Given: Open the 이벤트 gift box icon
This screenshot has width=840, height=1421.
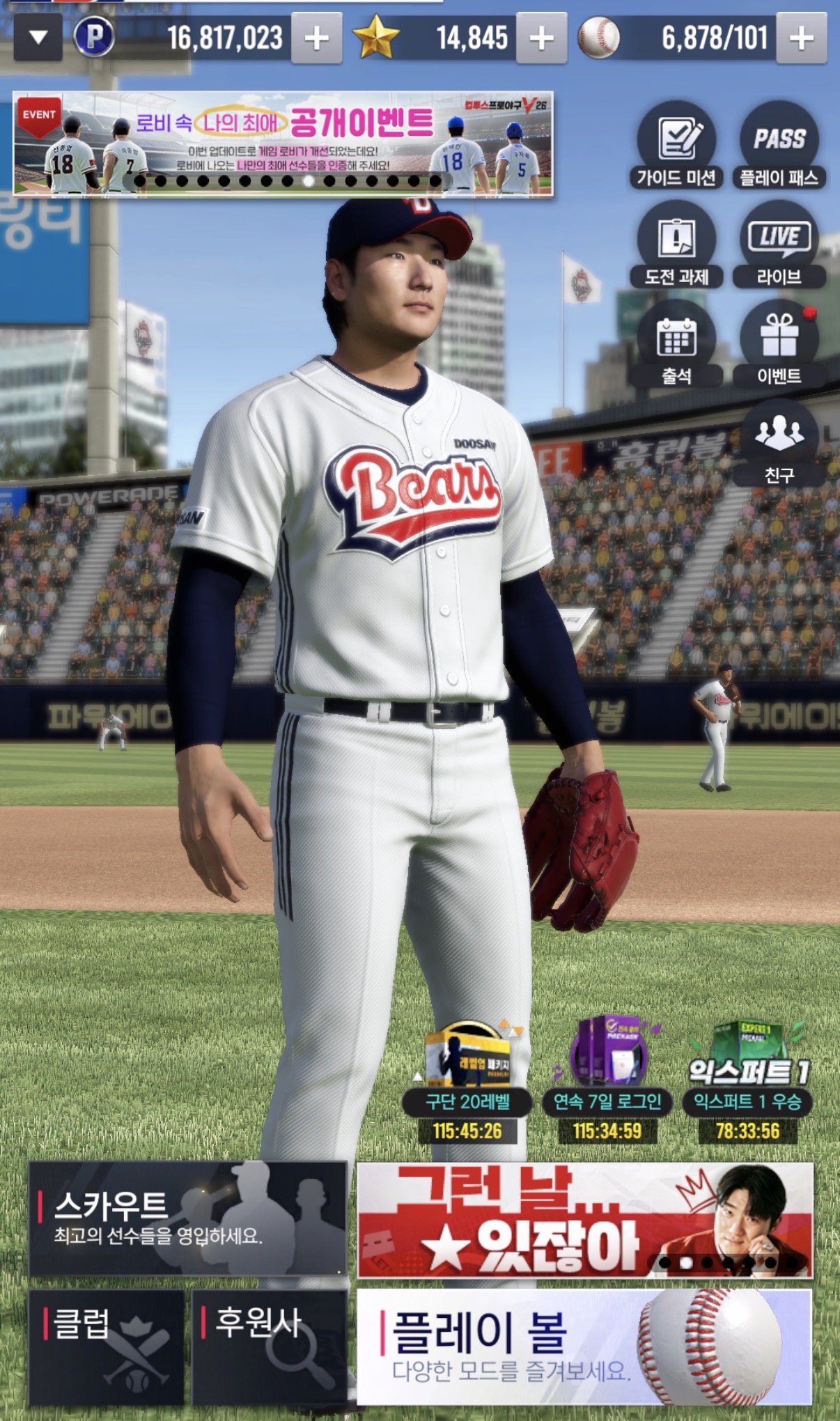Looking at the screenshot, I should (x=779, y=345).
